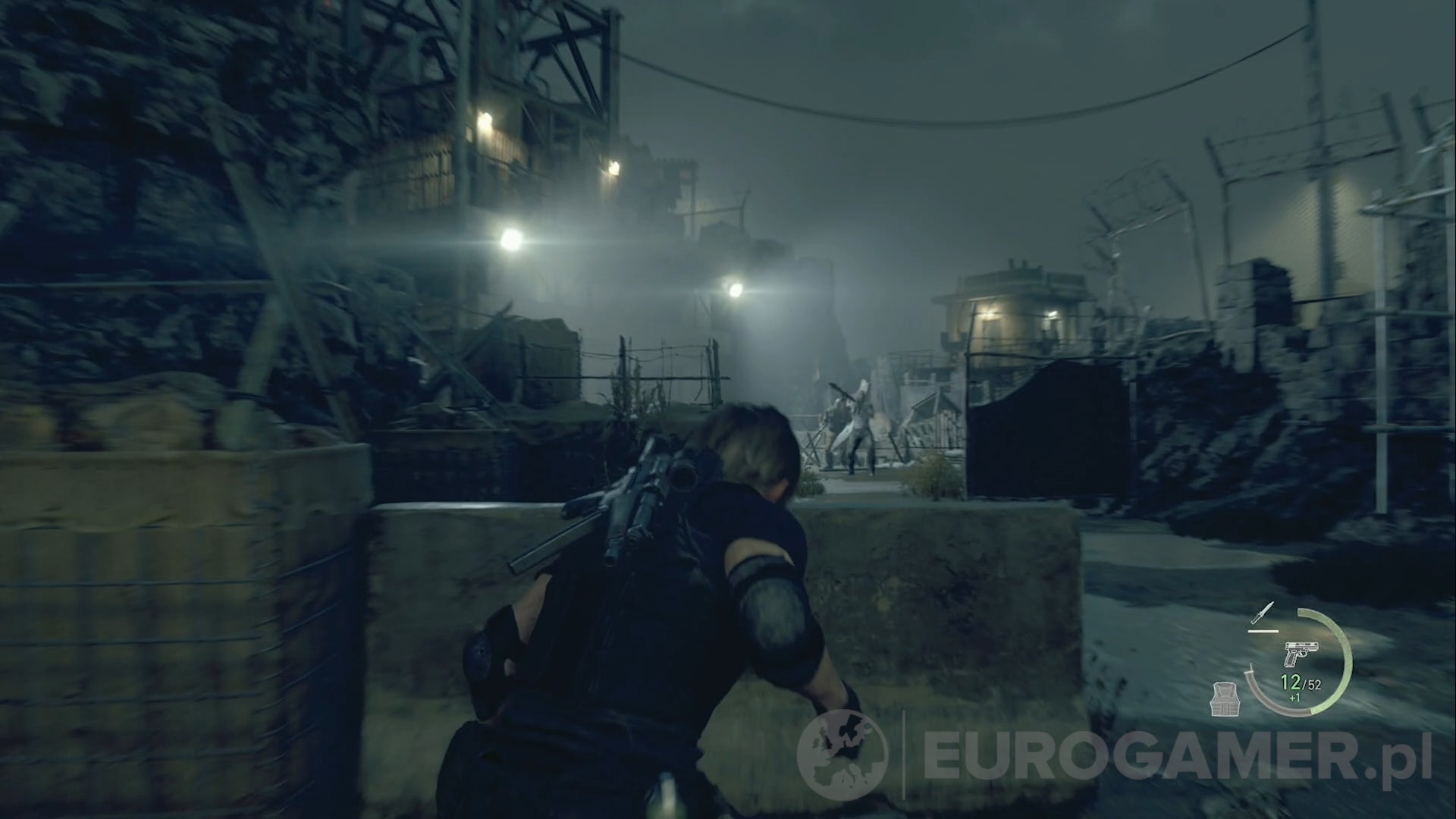
Task: Select the combat knife icon in the HUD
Action: tap(1263, 611)
